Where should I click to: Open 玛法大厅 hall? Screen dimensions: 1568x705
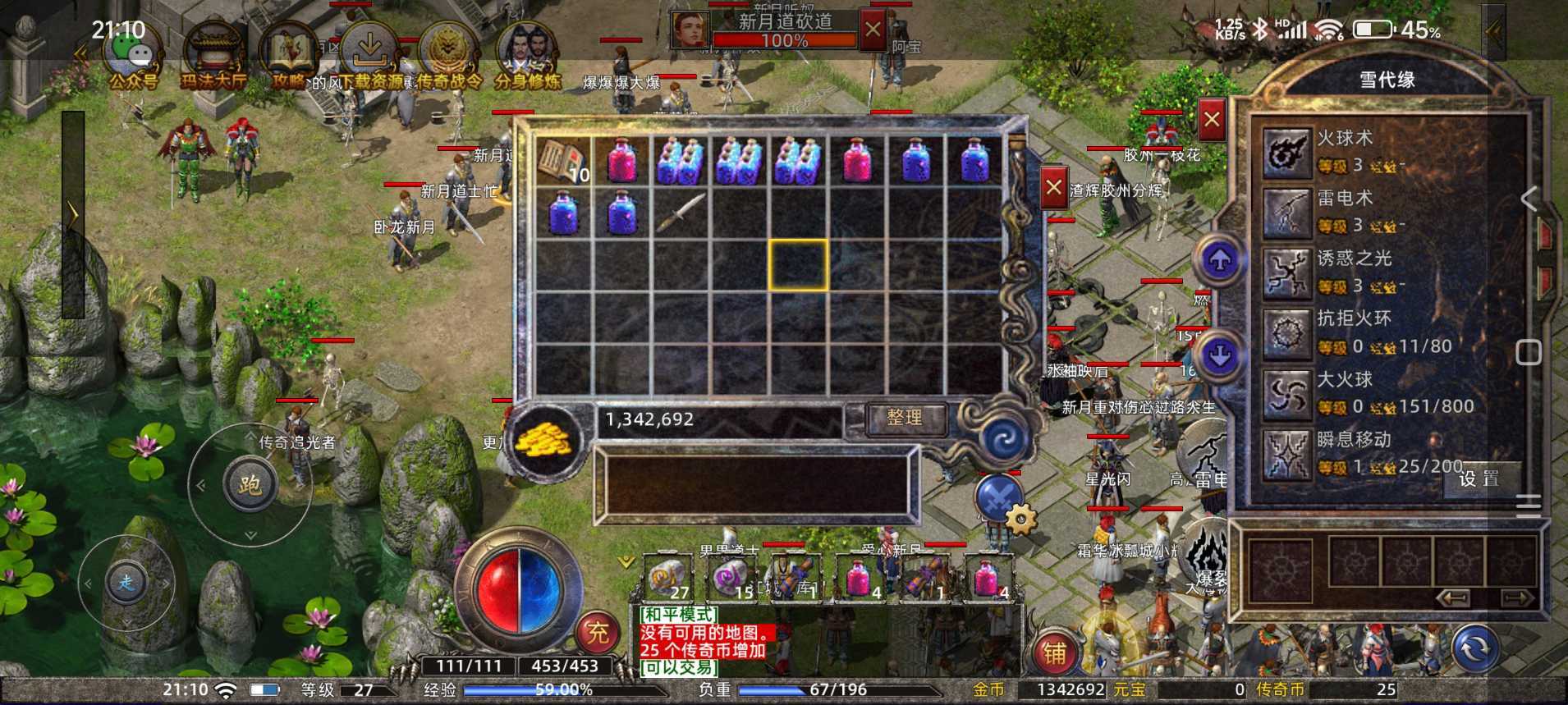click(x=213, y=56)
